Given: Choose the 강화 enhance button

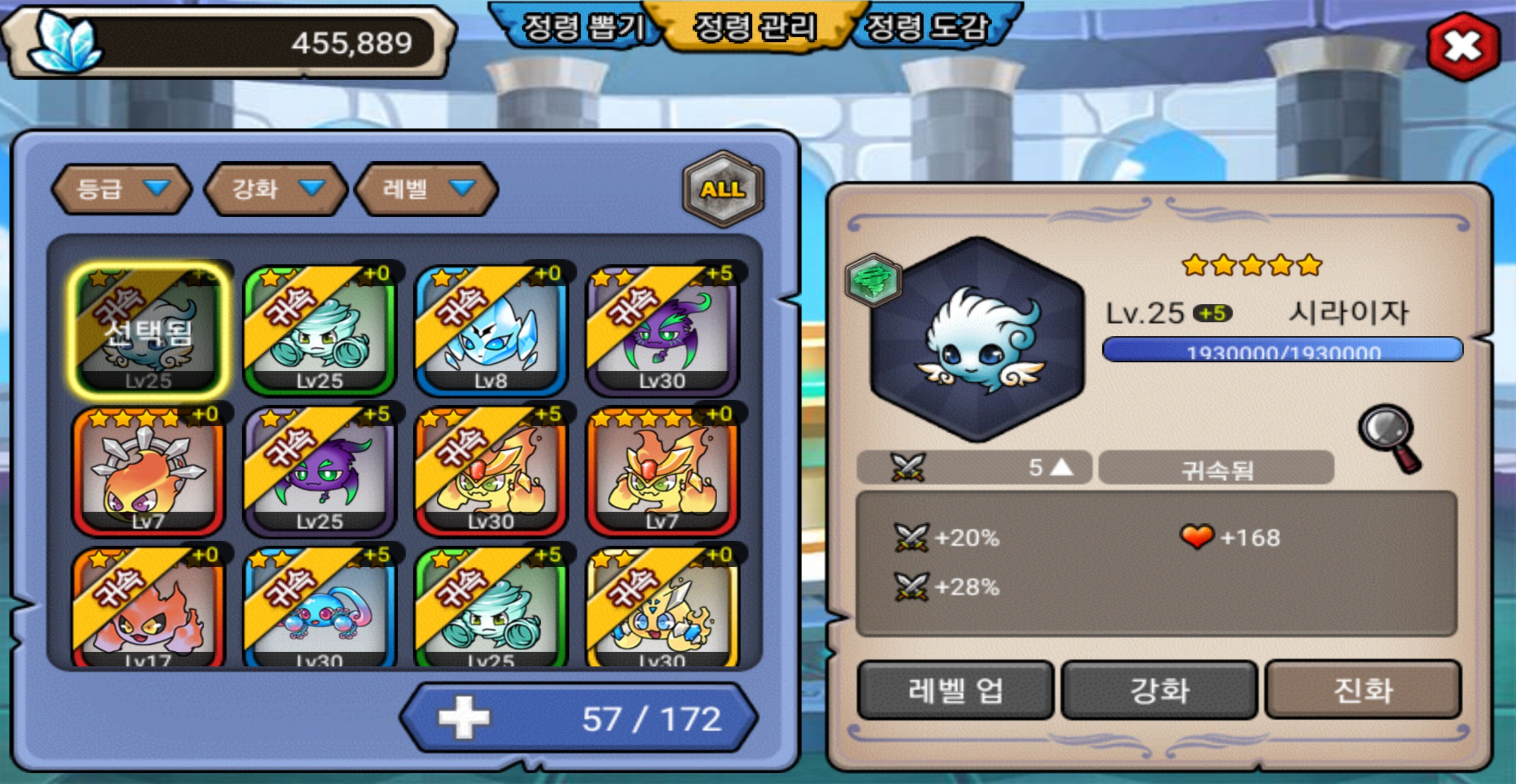Looking at the screenshot, I should tap(1159, 690).
